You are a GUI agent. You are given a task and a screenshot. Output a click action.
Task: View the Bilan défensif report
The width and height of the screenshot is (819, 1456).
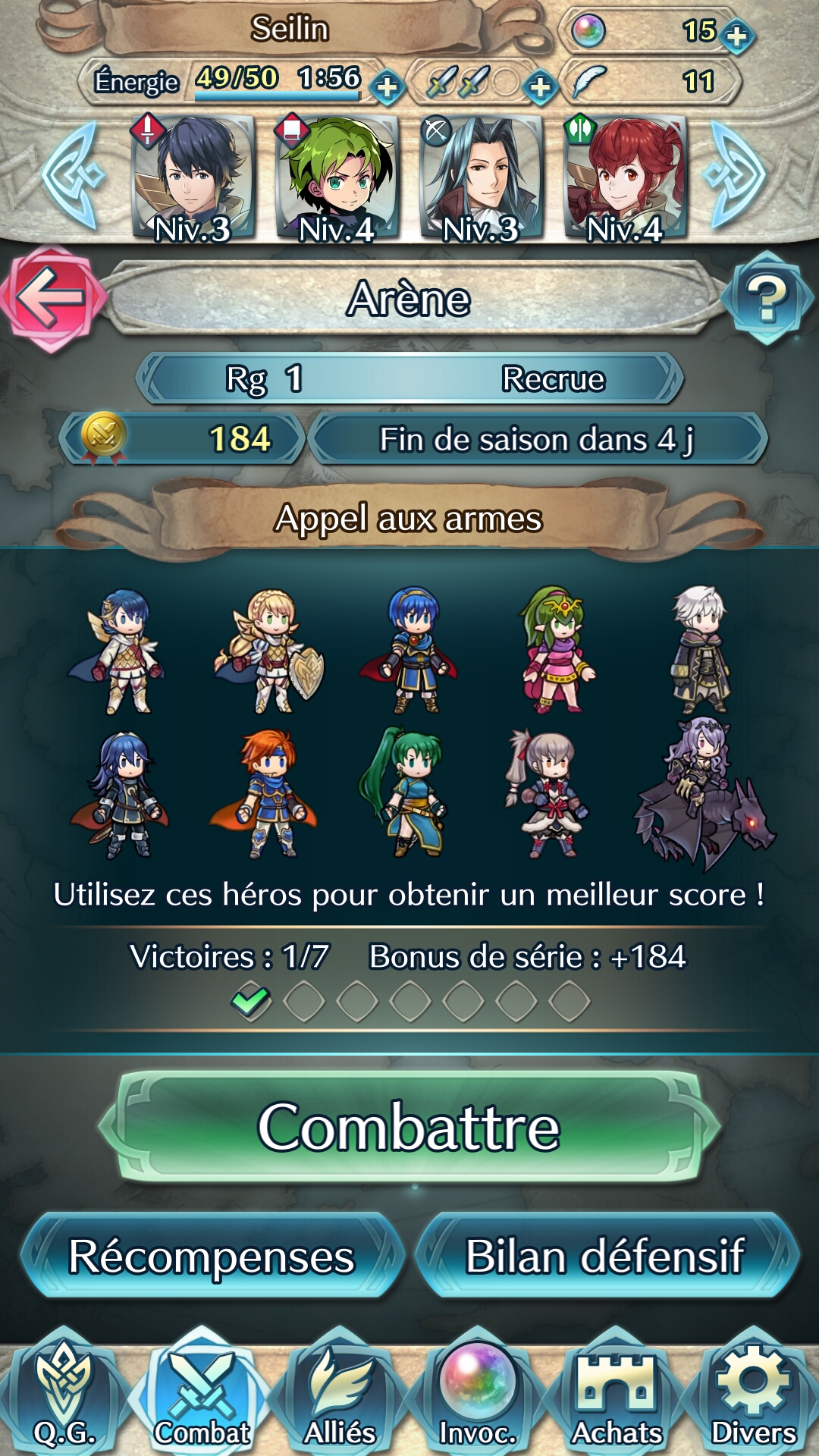605,1257
